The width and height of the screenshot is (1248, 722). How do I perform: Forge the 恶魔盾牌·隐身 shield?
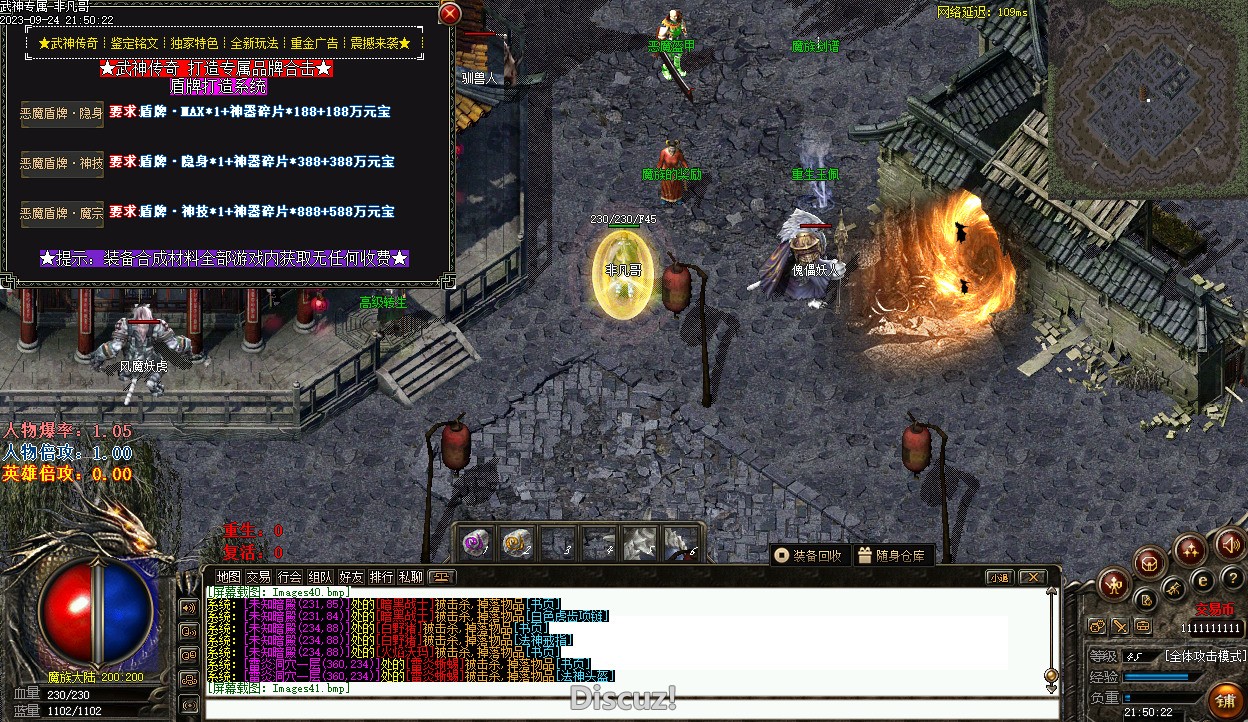pyautogui.click(x=62, y=113)
